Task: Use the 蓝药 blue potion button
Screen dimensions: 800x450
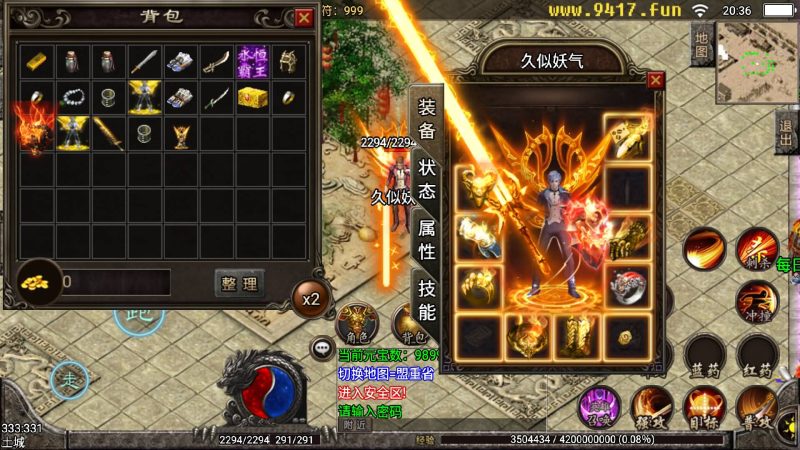Action: click(705, 356)
